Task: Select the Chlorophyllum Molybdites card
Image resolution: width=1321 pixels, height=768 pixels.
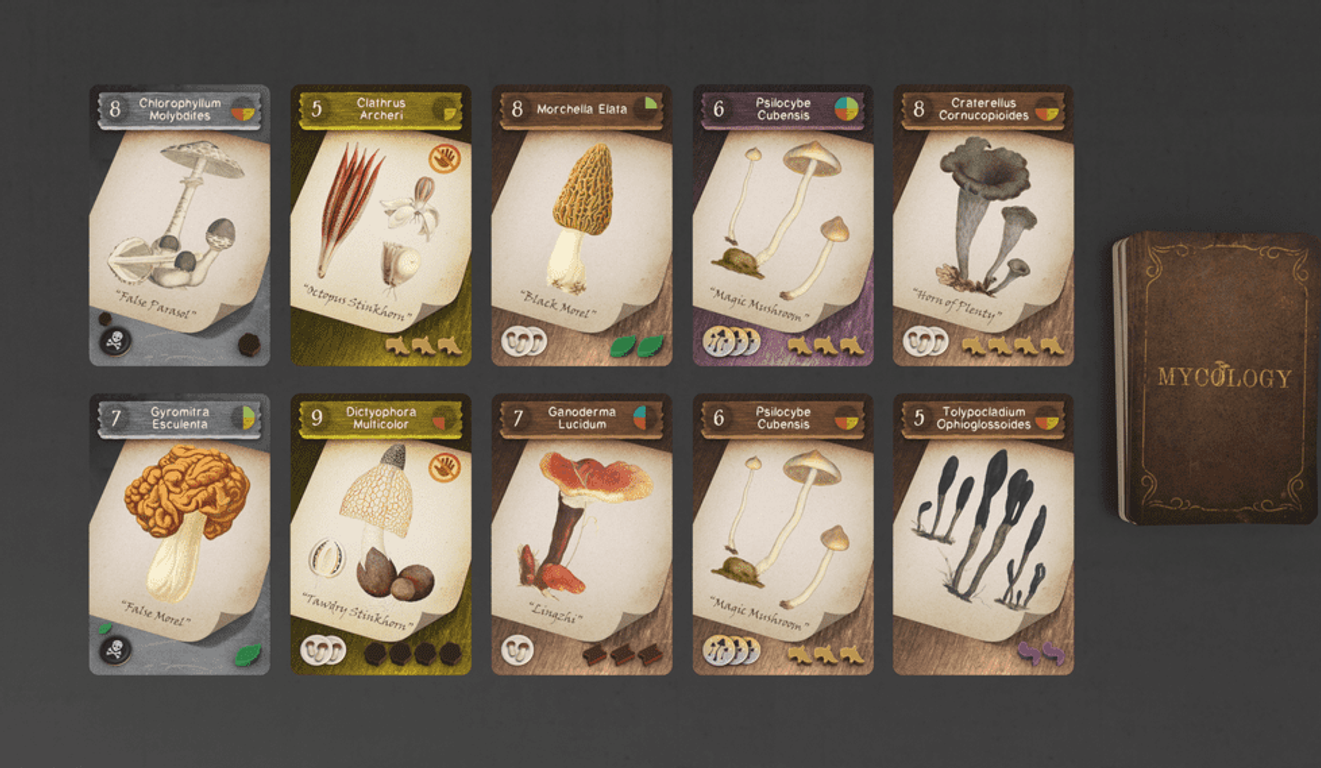Action: point(179,225)
